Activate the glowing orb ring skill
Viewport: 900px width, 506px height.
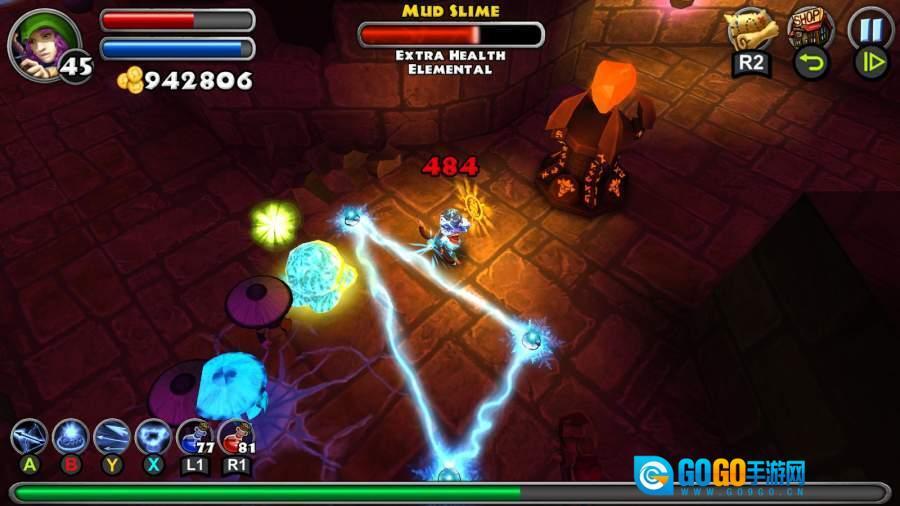pos(71,437)
